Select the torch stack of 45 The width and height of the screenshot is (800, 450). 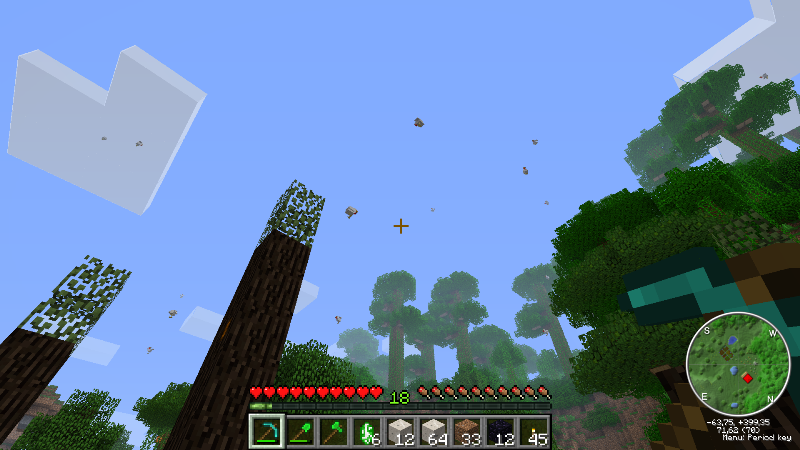[x=534, y=431]
